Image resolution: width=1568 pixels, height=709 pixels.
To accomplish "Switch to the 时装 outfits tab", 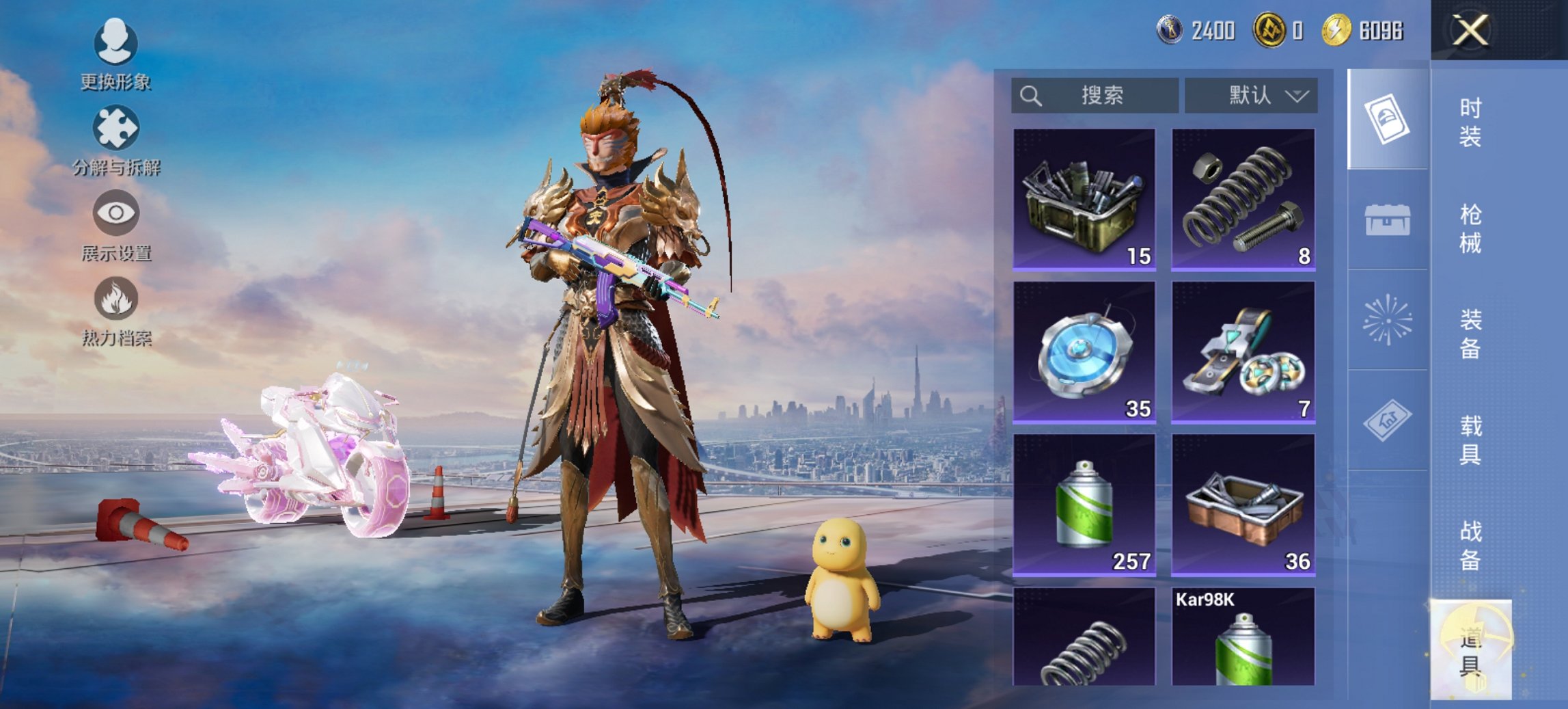I will tap(1470, 122).
